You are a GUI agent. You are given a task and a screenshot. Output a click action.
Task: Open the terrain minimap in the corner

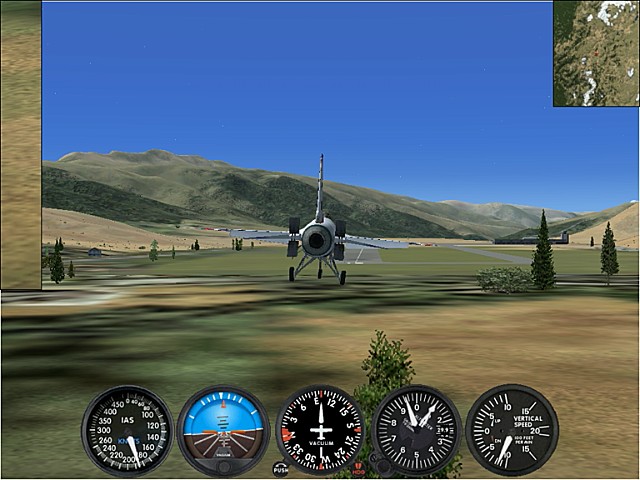[596, 53]
